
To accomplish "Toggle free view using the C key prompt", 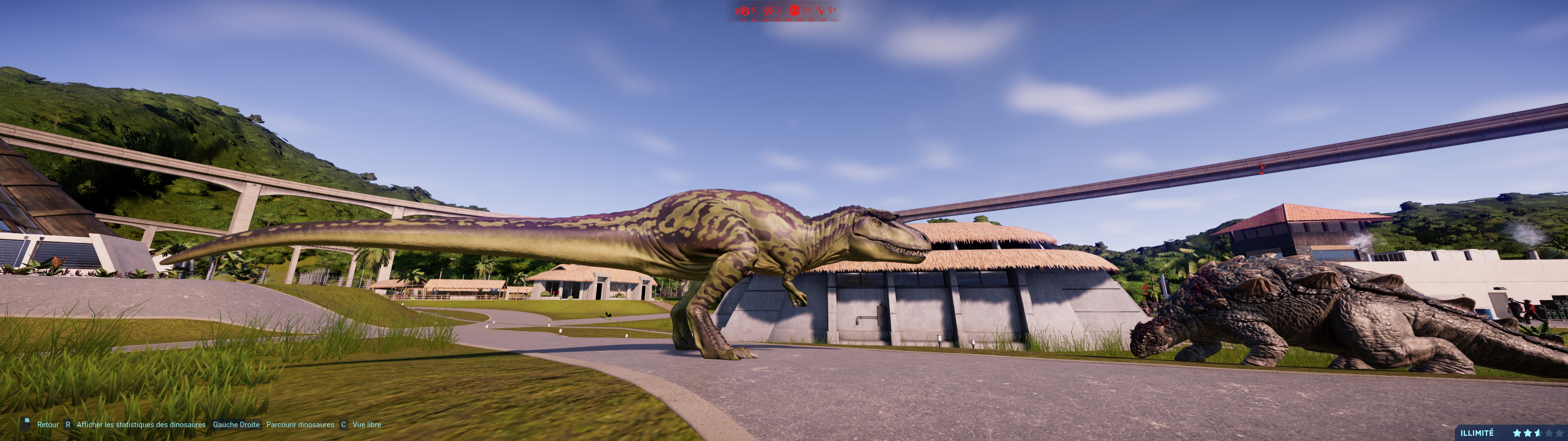I will 344,424.
